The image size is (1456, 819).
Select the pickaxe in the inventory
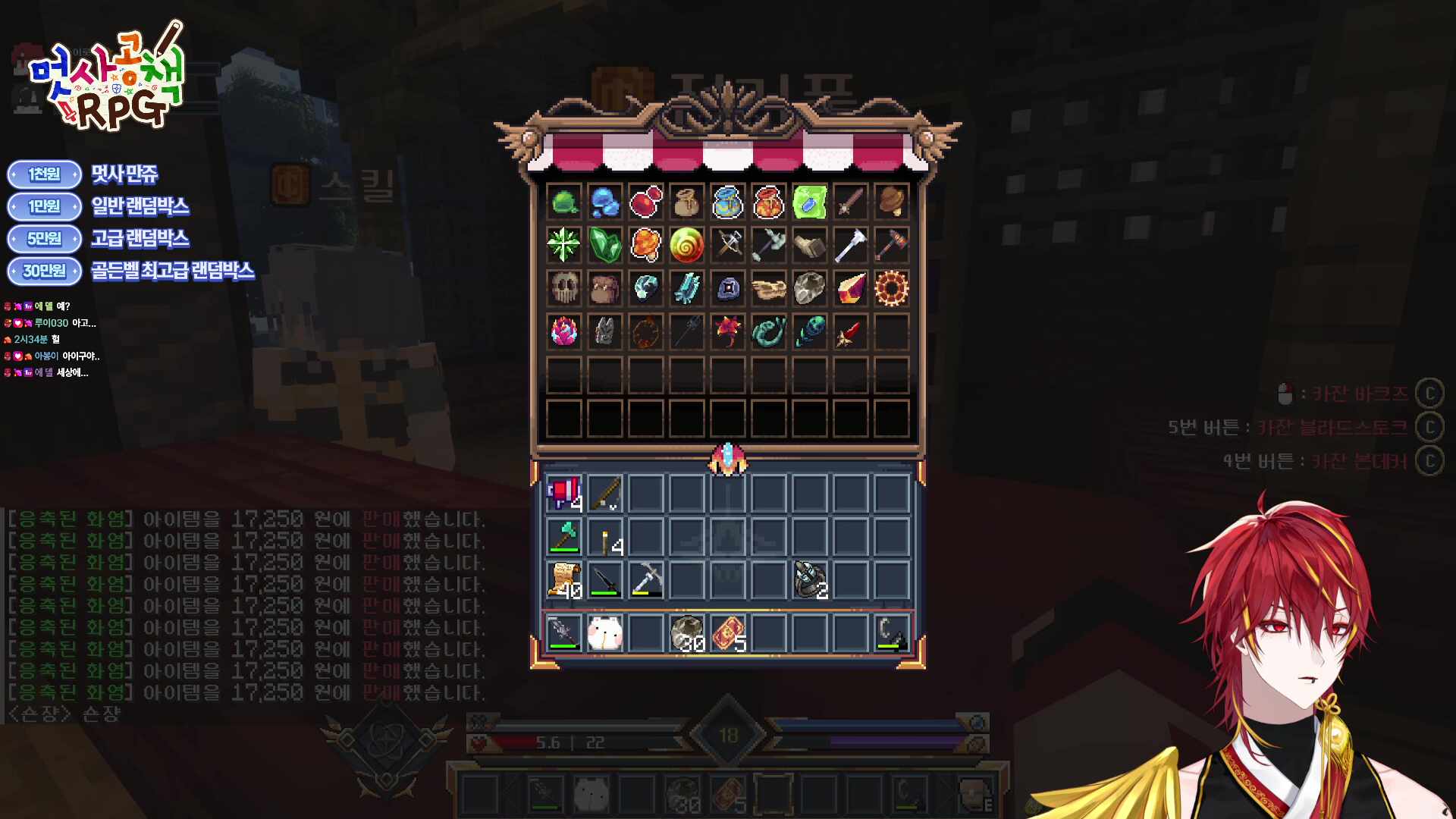point(646,579)
